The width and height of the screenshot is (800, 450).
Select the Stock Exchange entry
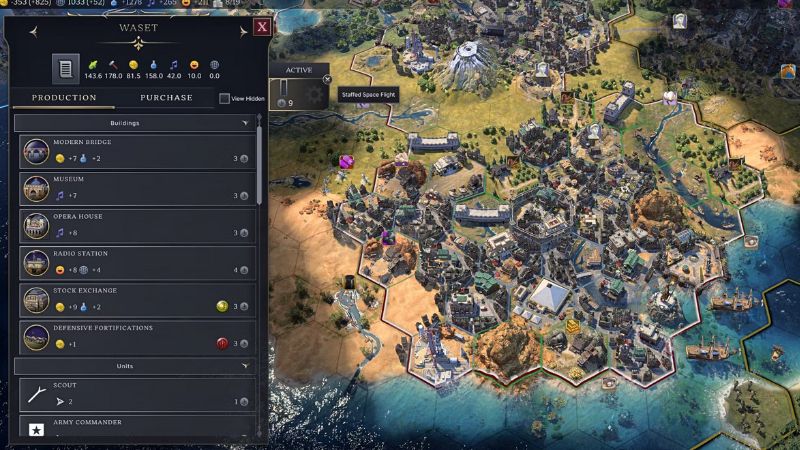click(135, 300)
